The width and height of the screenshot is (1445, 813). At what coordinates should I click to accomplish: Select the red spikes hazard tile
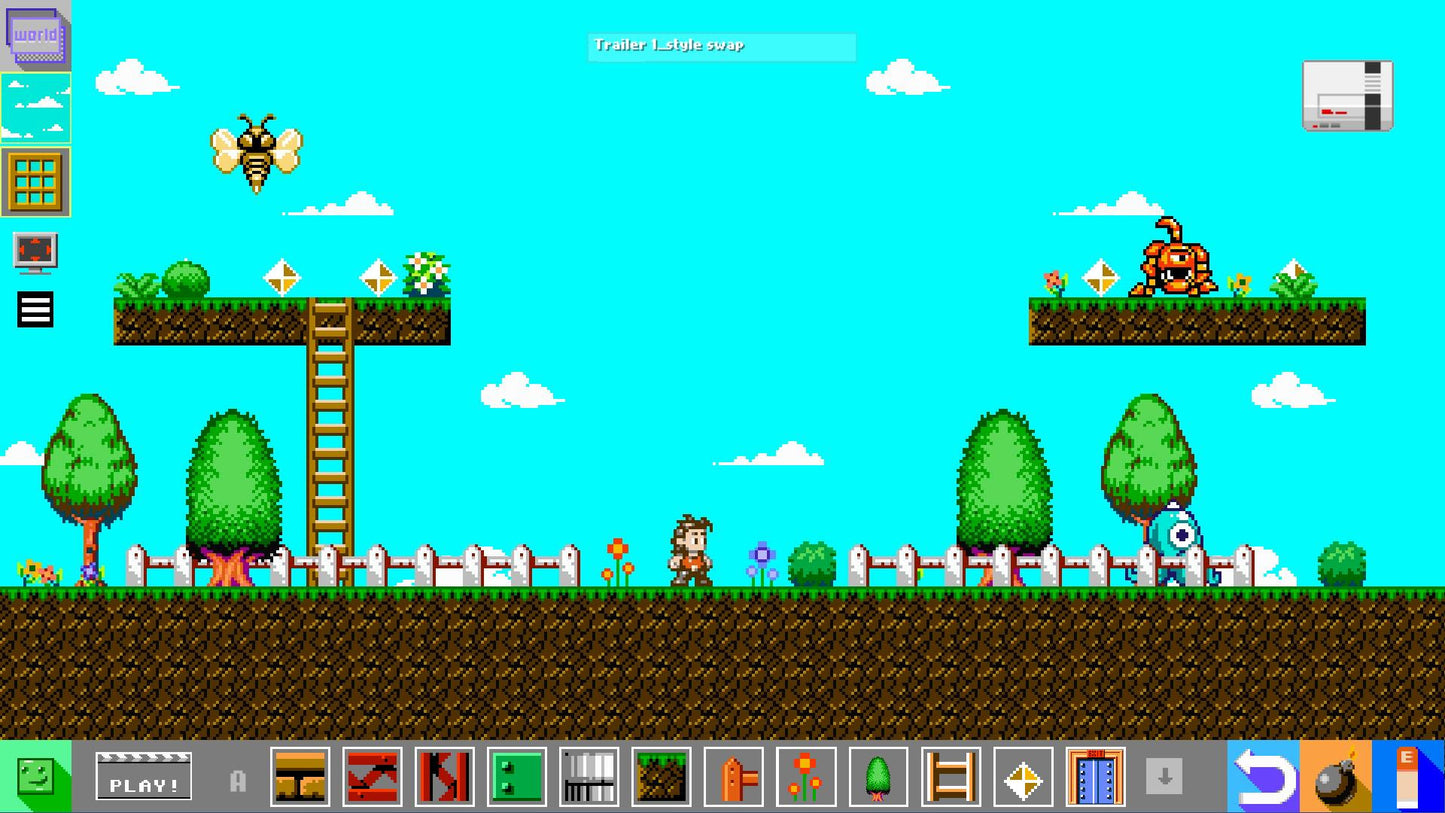pos(372,778)
